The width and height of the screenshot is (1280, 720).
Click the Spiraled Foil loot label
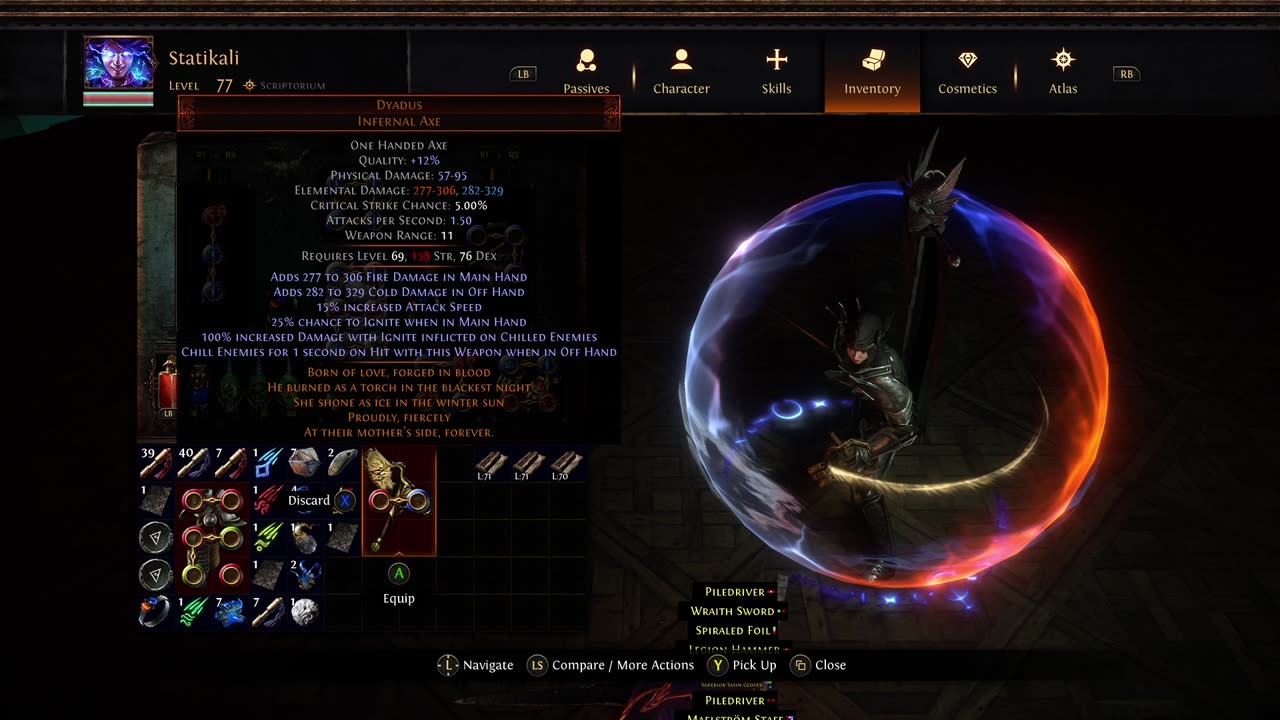point(732,631)
